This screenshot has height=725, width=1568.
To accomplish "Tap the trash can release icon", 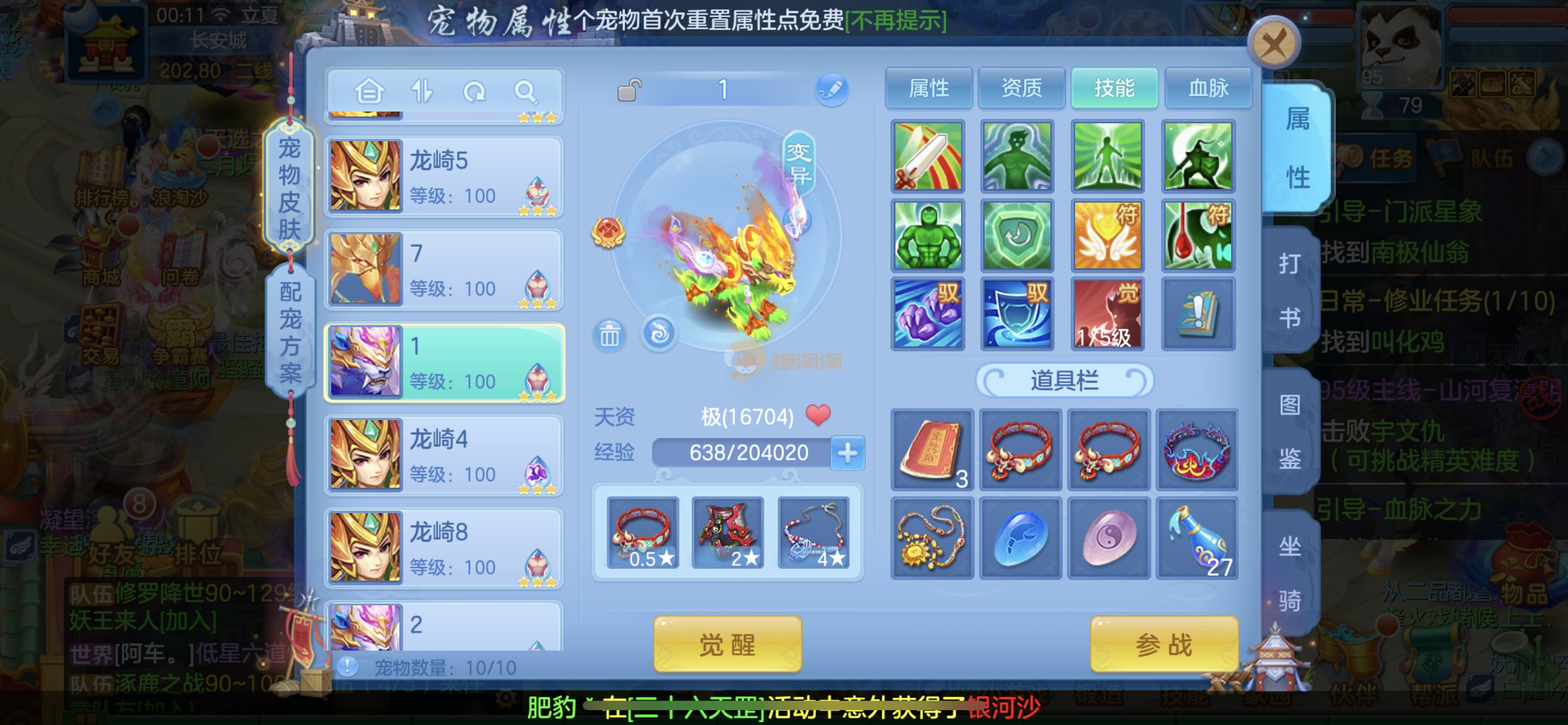I will 609,335.
